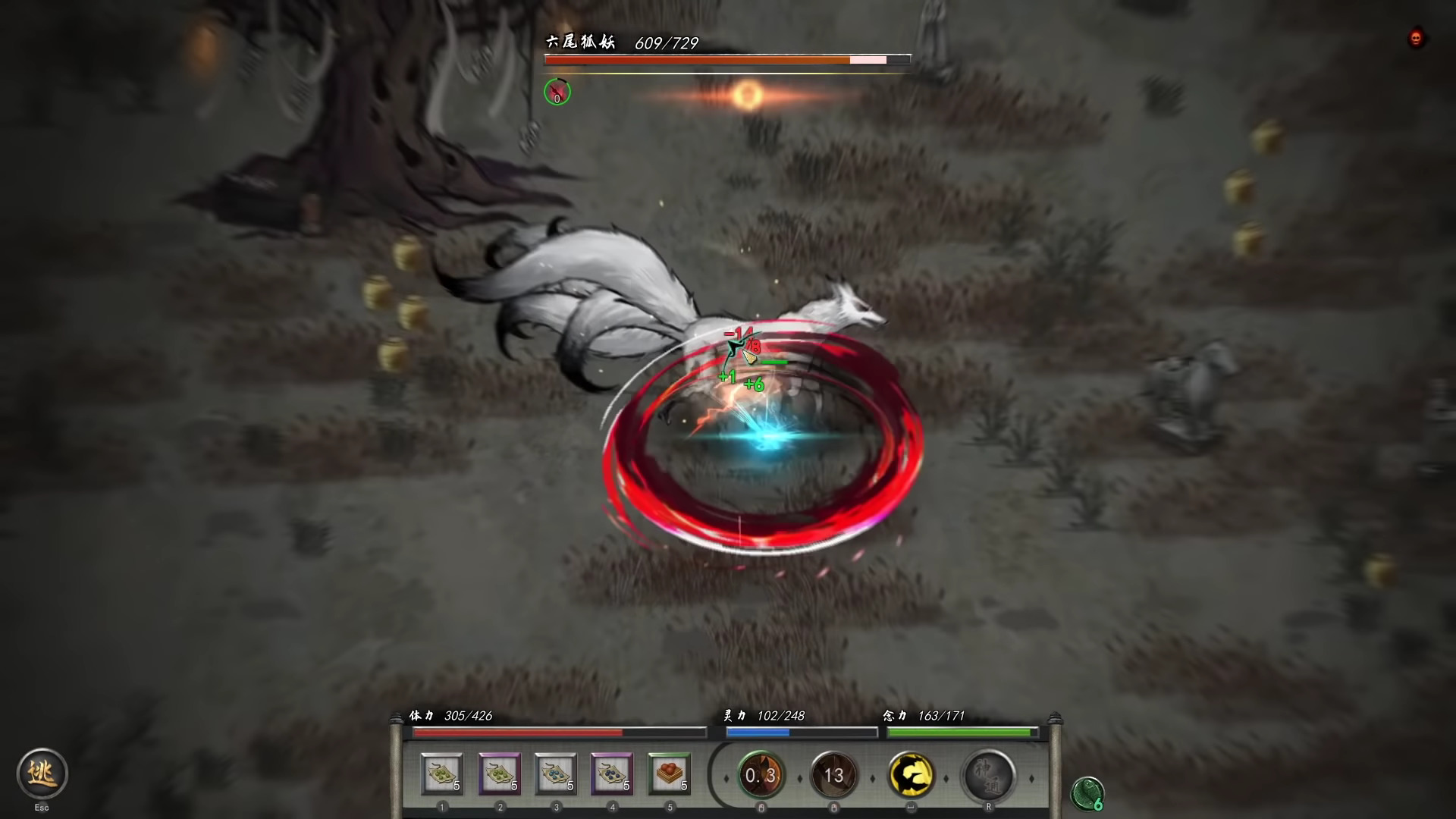Use the blue berry pouch in hotbar slot 4
The image size is (1456, 819).
(x=613, y=775)
